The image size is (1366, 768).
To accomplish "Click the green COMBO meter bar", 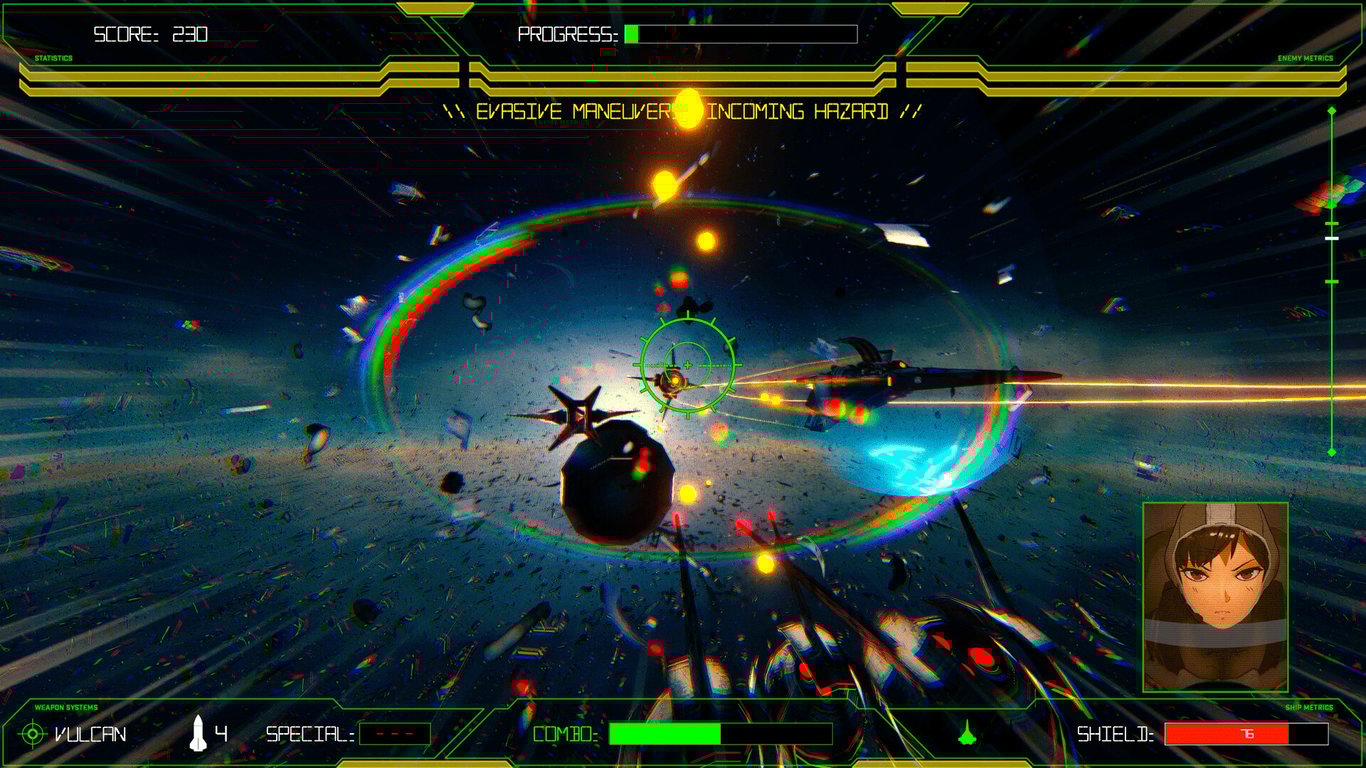I will [x=664, y=733].
